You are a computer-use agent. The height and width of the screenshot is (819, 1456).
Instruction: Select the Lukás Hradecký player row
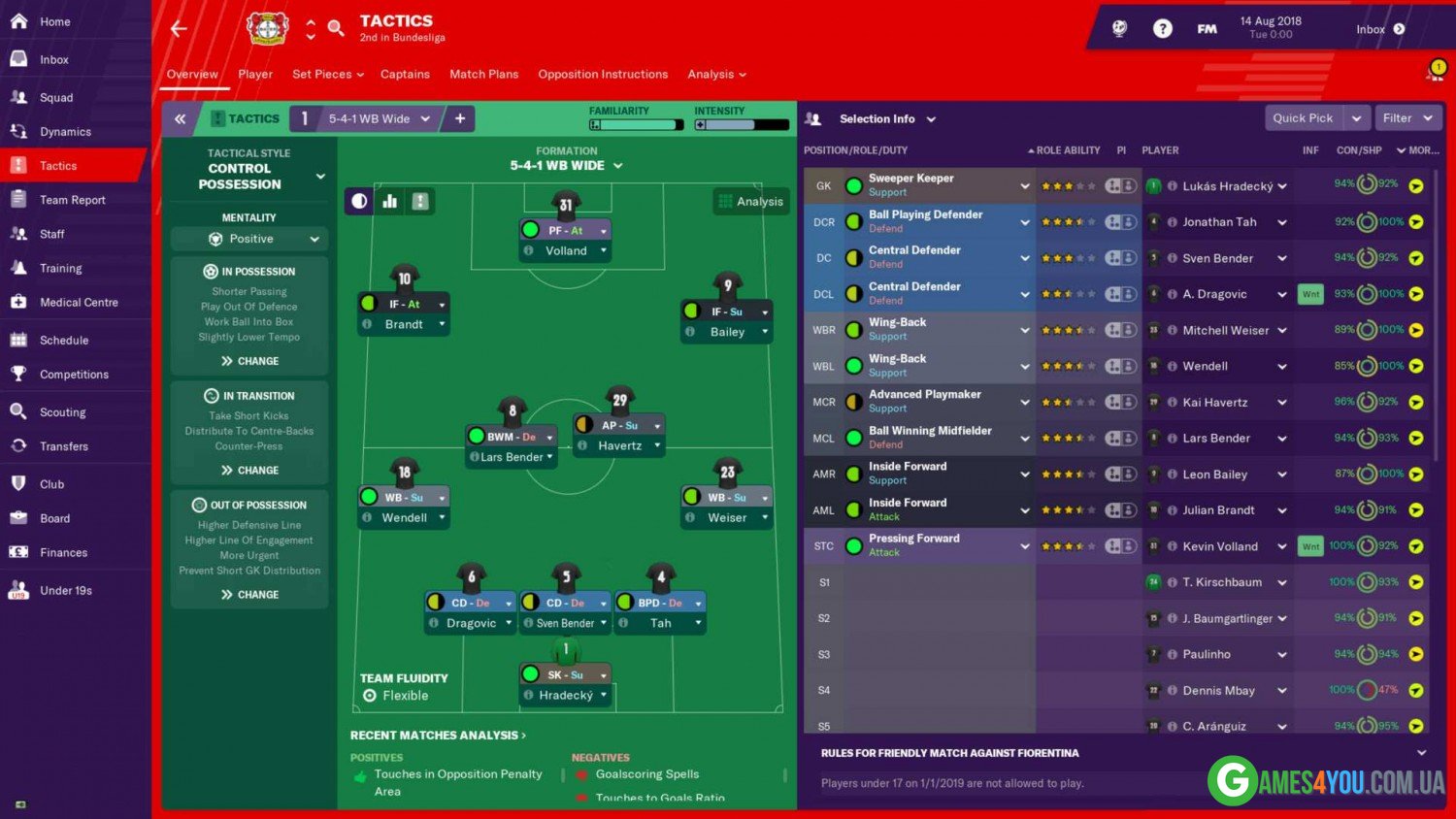click(x=1227, y=185)
